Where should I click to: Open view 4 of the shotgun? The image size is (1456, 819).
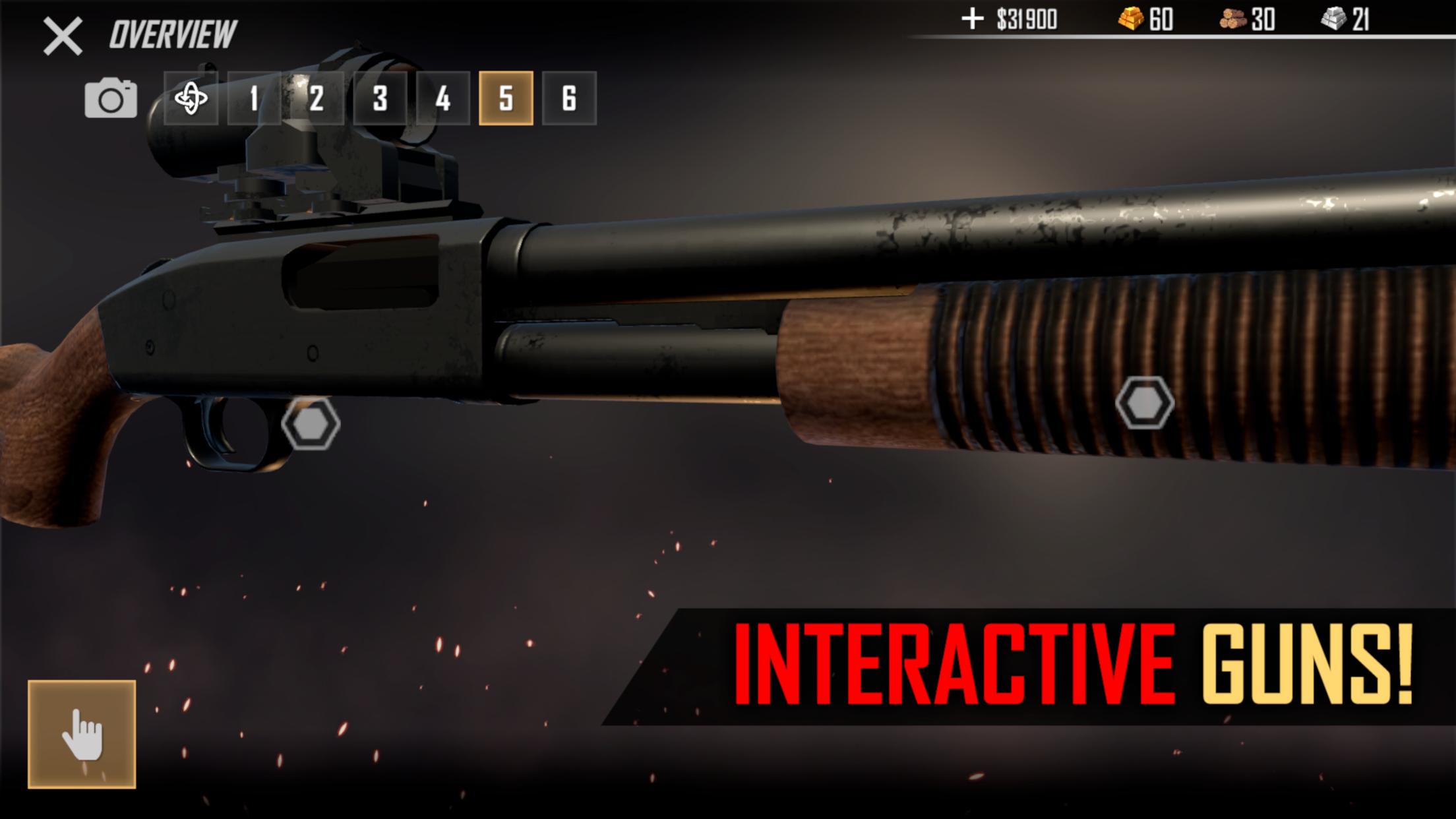click(442, 99)
